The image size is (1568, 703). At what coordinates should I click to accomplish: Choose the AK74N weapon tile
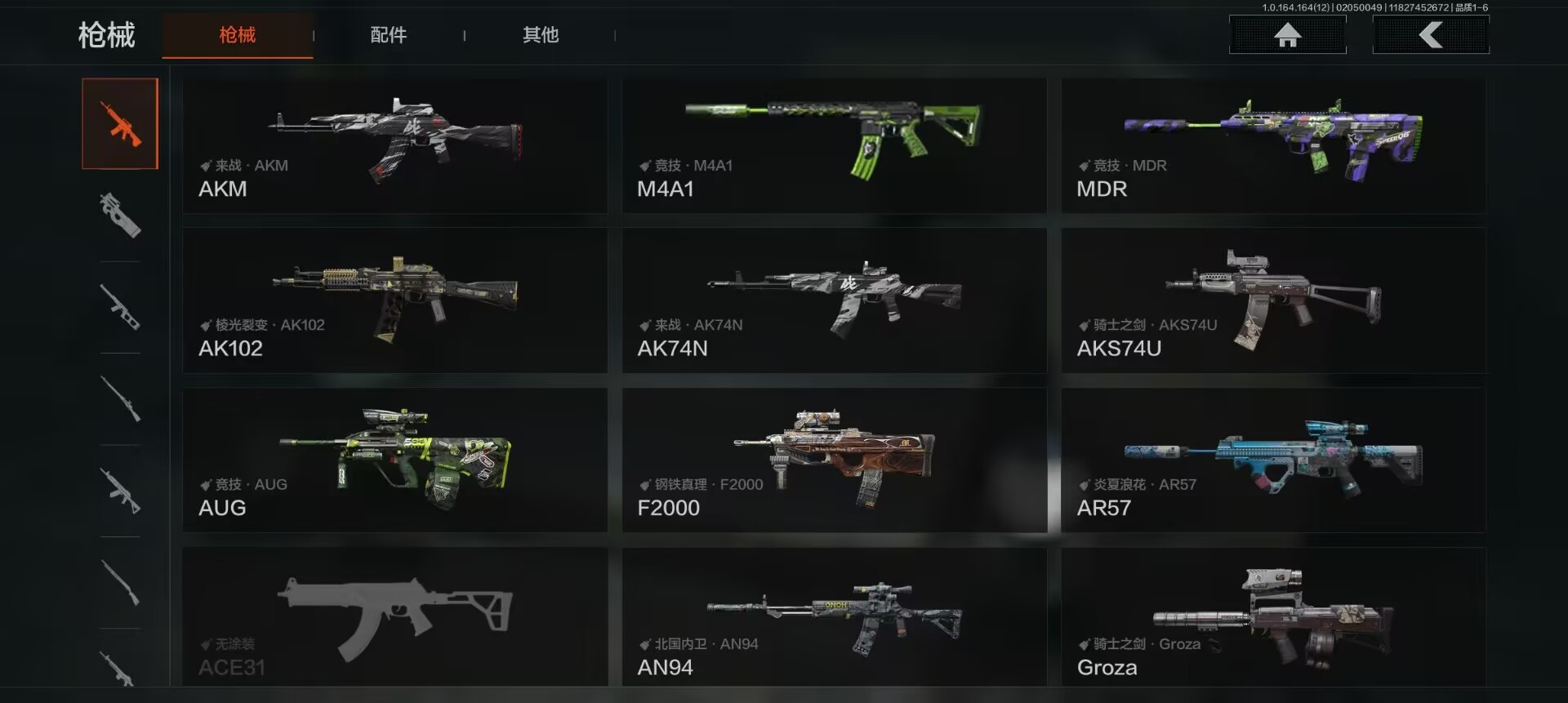pos(834,300)
